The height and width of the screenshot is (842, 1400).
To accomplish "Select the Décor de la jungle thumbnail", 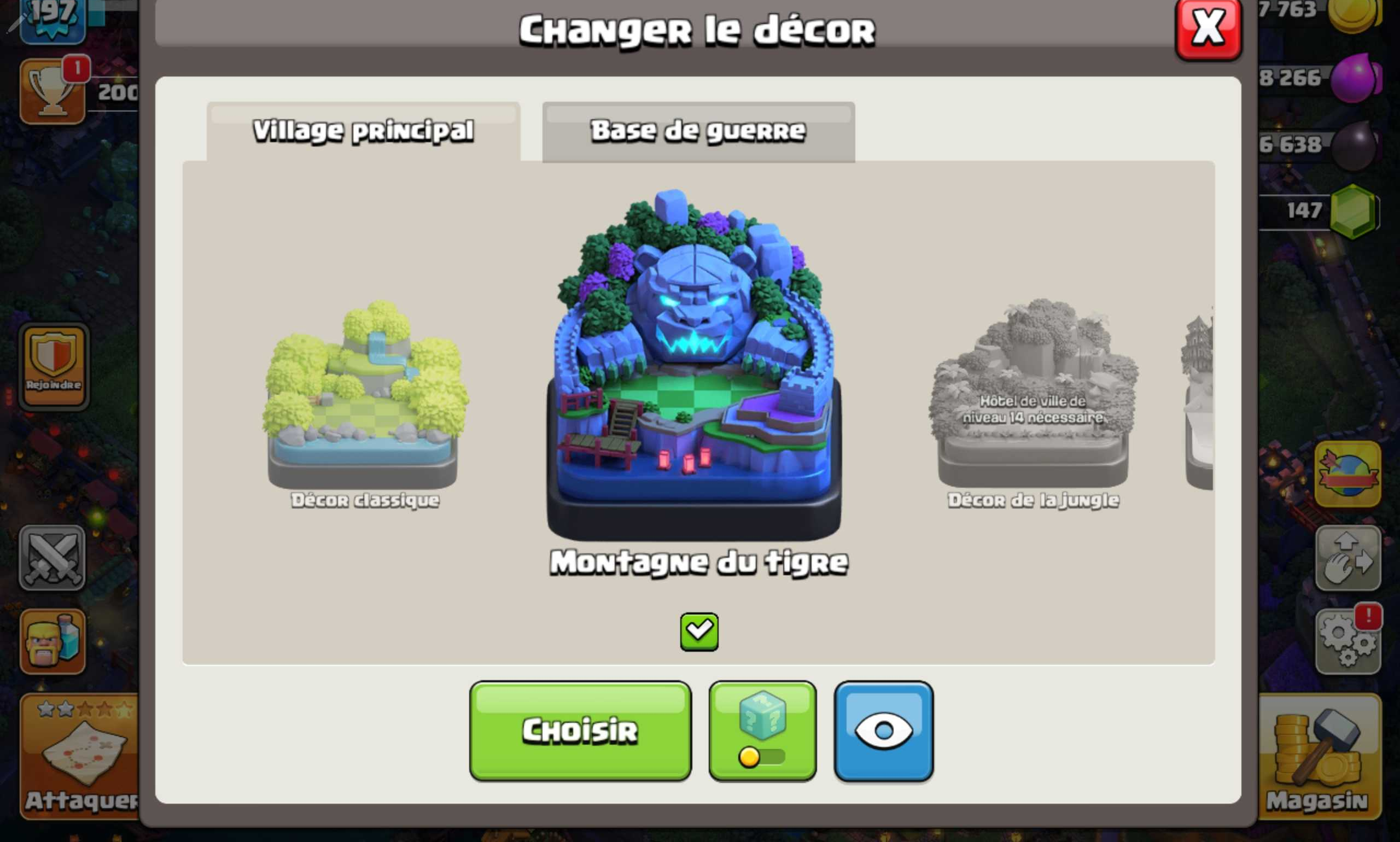I will point(1033,403).
